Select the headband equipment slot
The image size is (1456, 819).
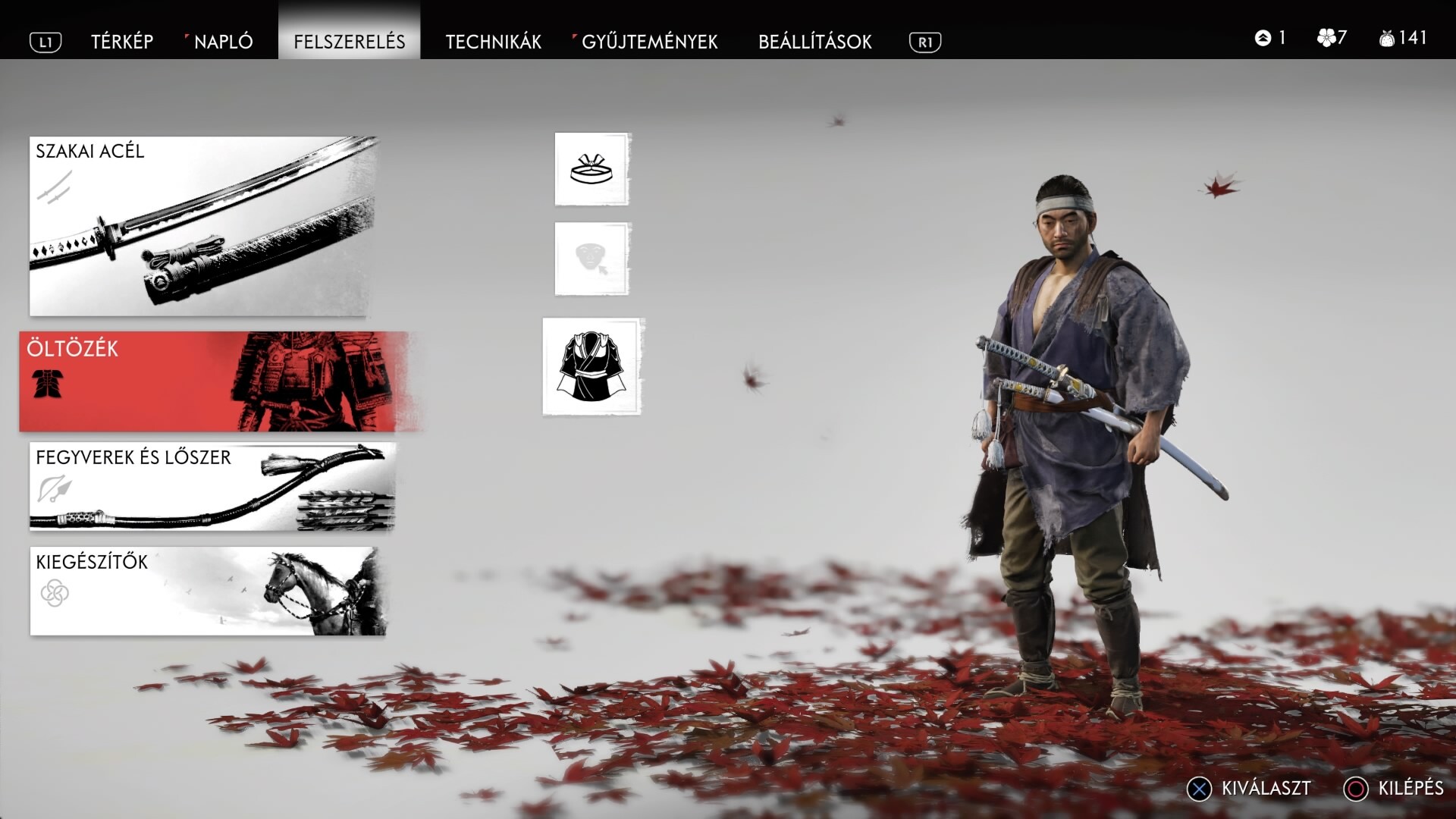[591, 169]
